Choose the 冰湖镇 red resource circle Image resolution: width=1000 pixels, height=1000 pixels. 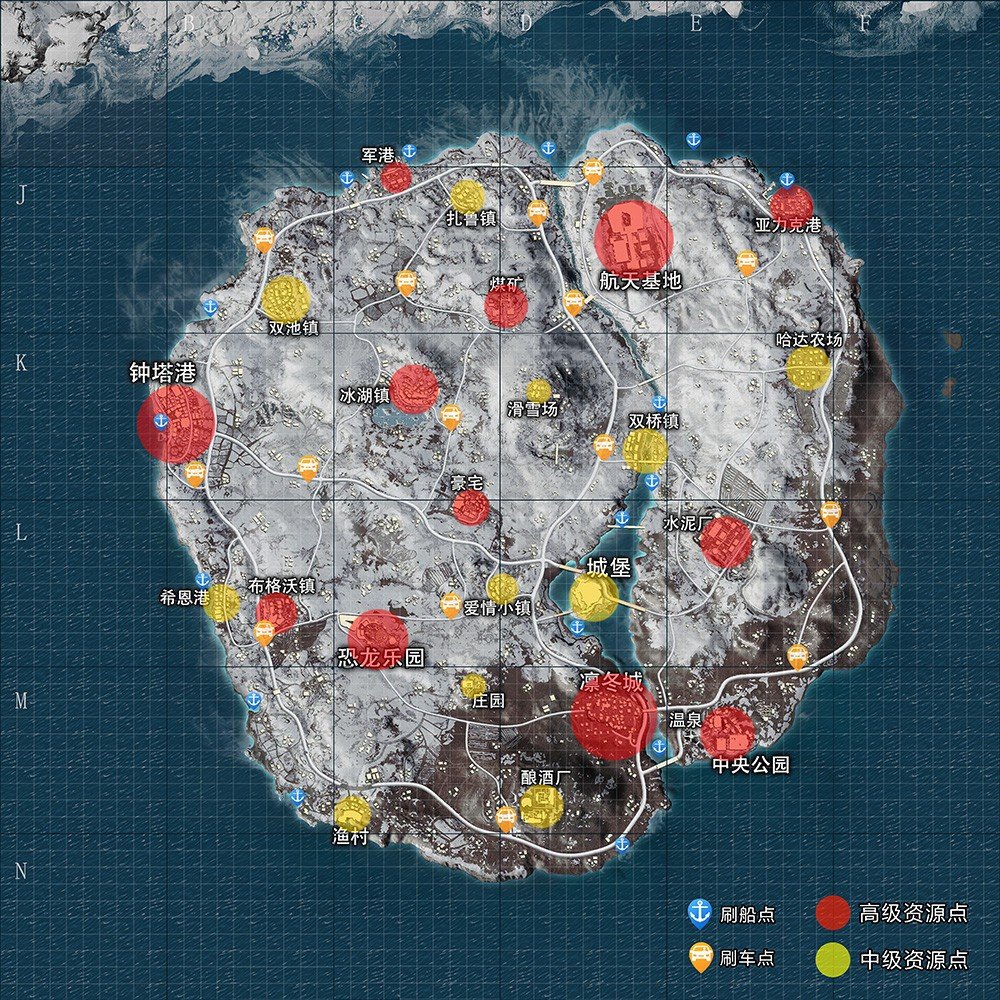(413, 389)
